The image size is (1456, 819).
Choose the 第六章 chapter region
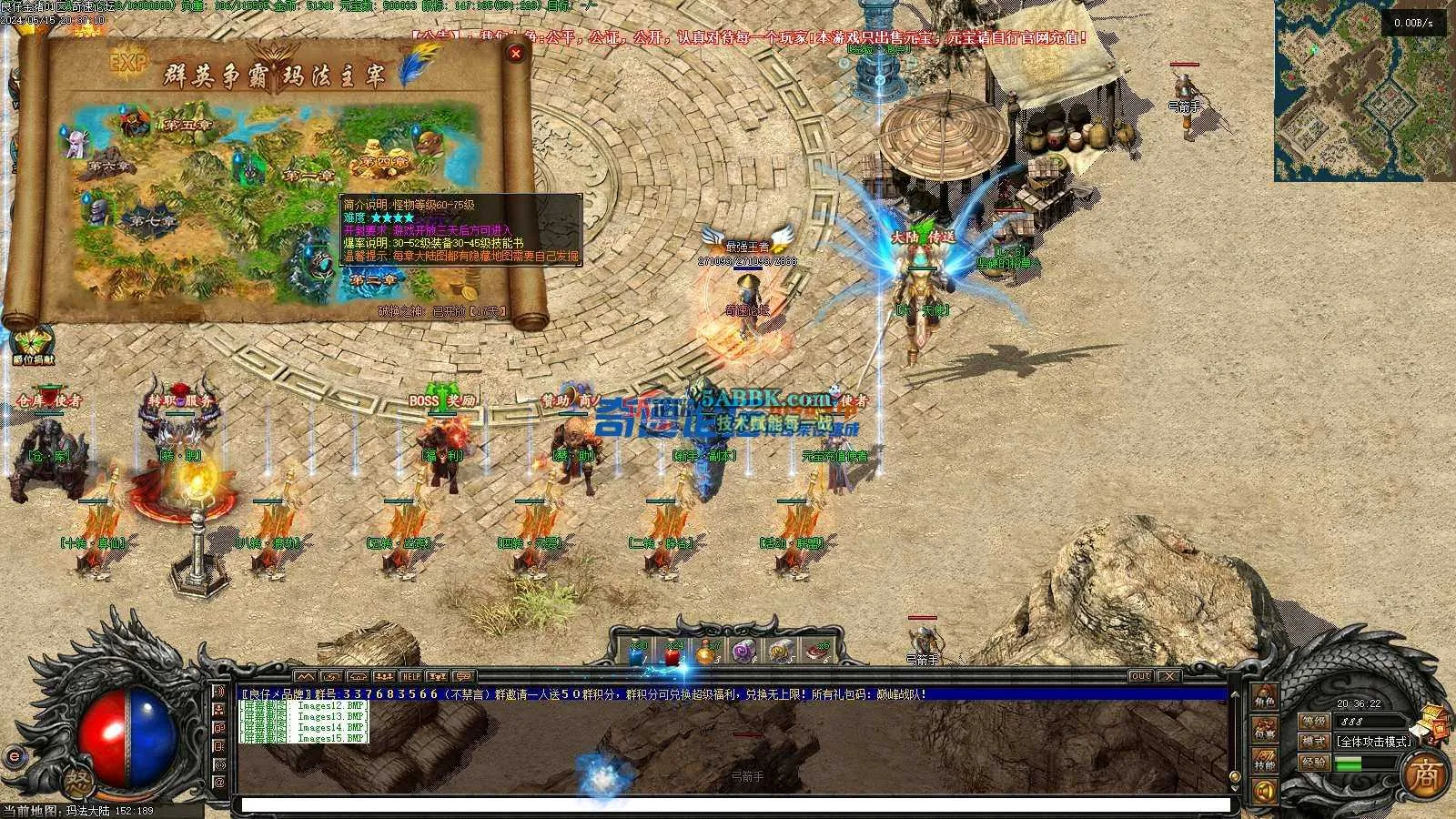click(x=109, y=167)
